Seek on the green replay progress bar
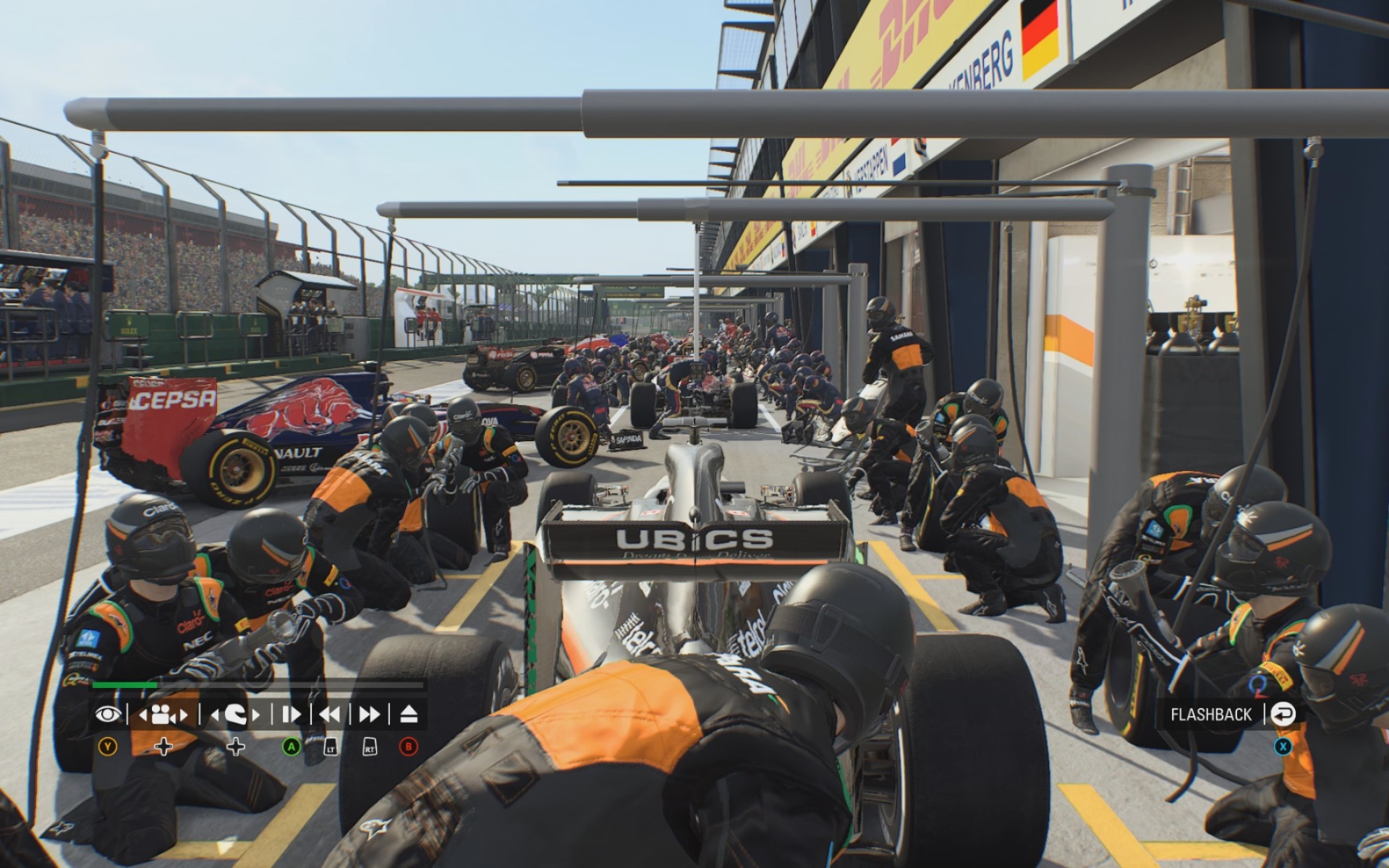The height and width of the screenshot is (868, 1389). 257,684
